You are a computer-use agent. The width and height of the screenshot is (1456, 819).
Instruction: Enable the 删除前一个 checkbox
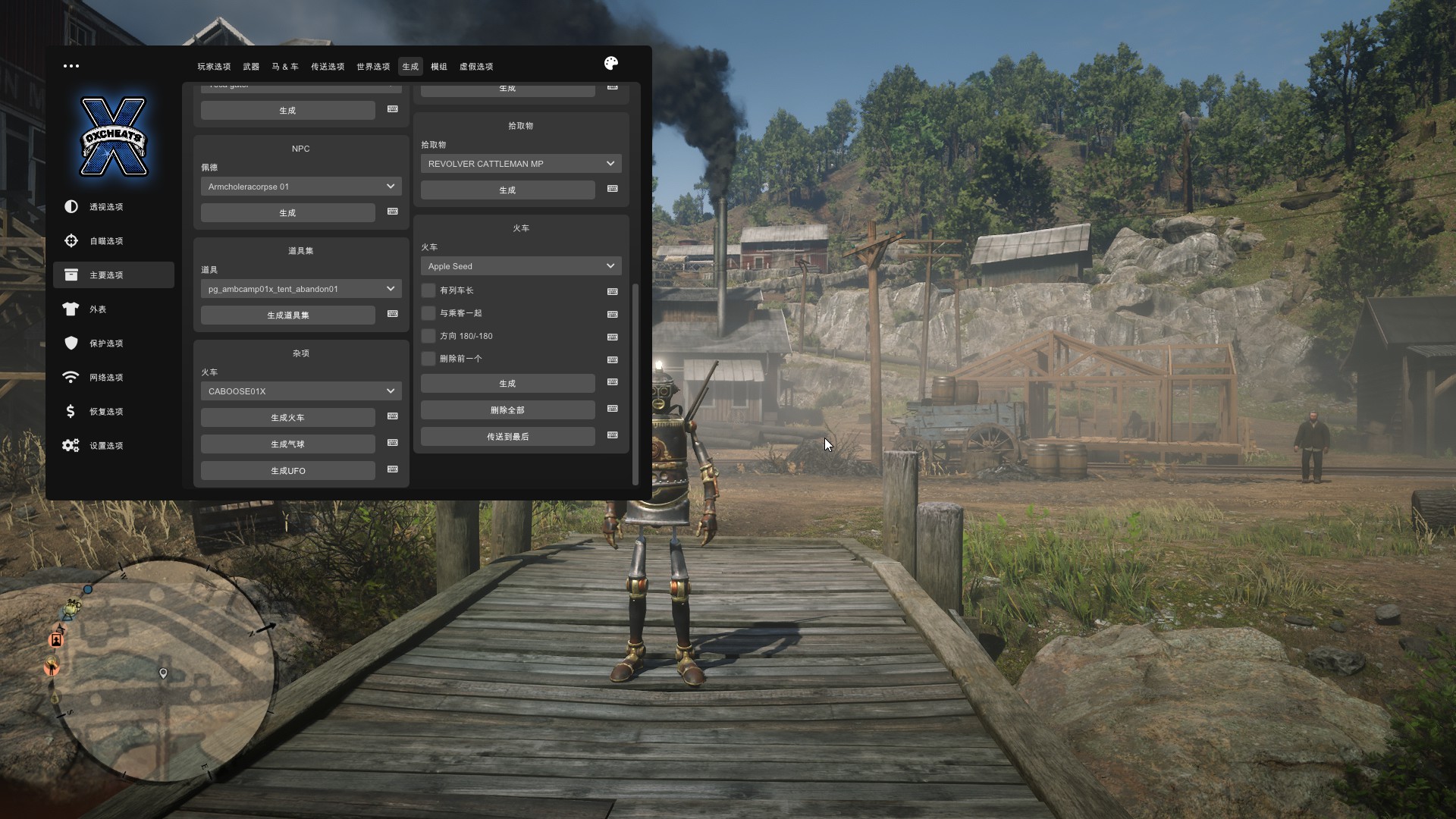pyautogui.click(x=429, y=359)
